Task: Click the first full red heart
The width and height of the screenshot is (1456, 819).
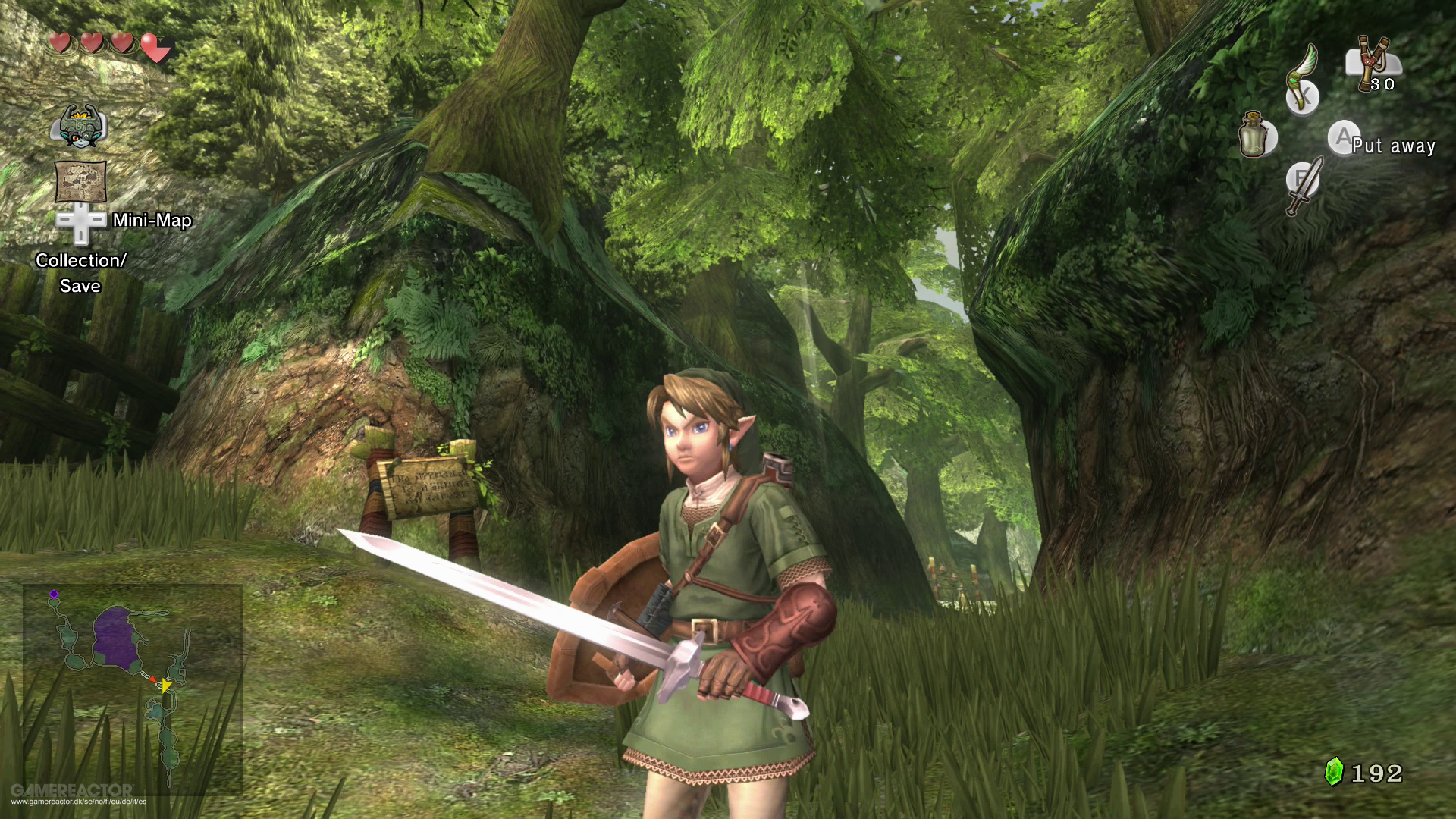Action: [60, 43]
